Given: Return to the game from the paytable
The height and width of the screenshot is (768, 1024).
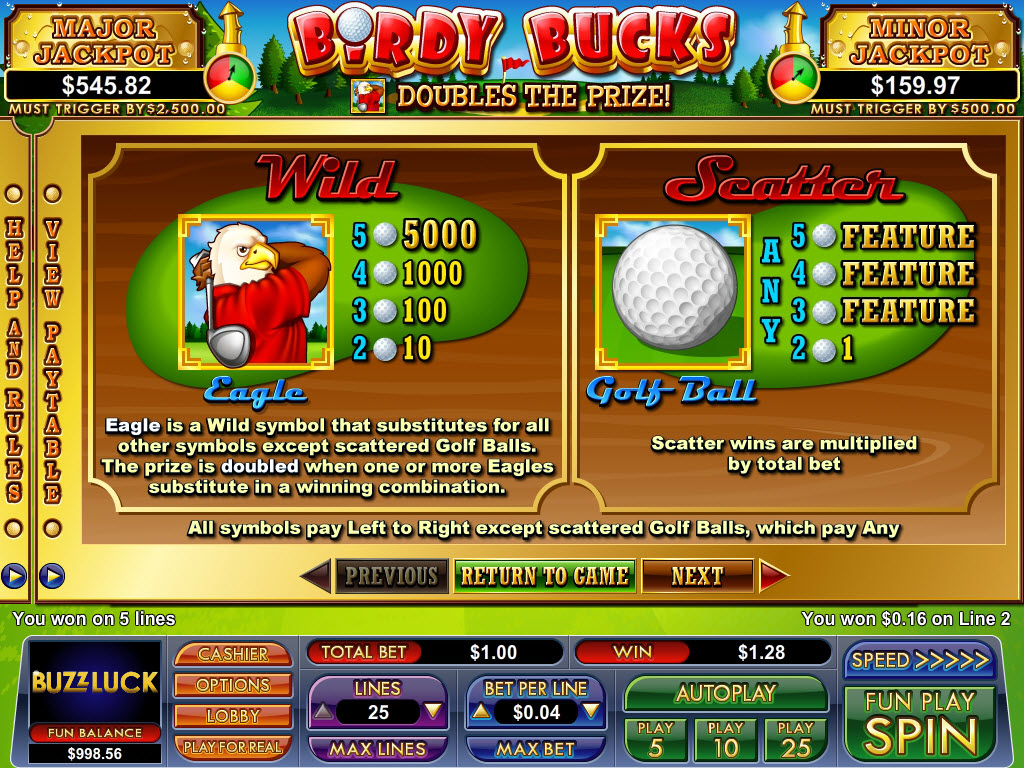Looking at the screenshot, I should 545,576.
